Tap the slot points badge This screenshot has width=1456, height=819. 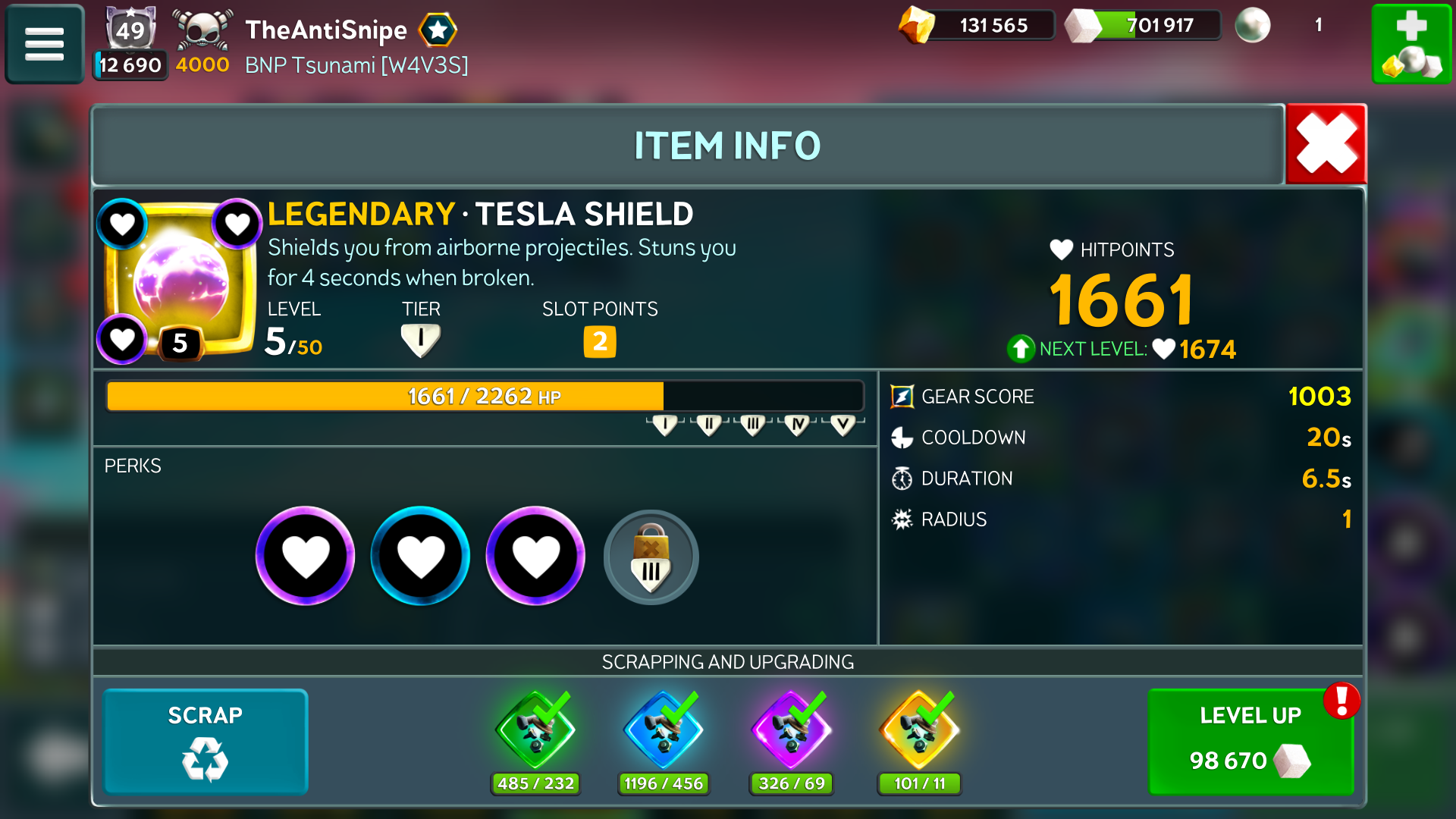coord(599,341)
